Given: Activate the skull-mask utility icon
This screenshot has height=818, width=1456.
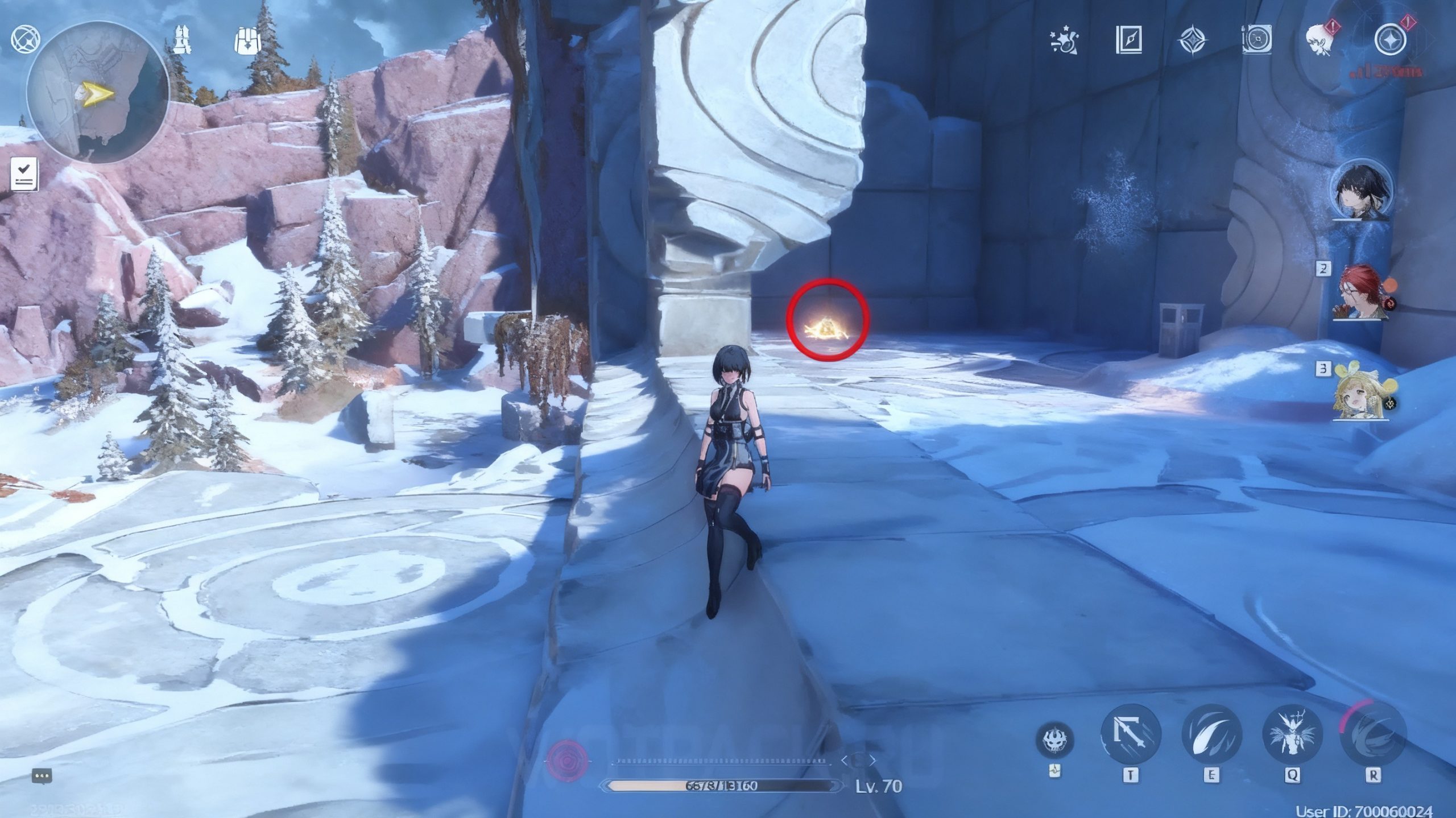Looking at the screenshot, I should tap(1054, 741).
